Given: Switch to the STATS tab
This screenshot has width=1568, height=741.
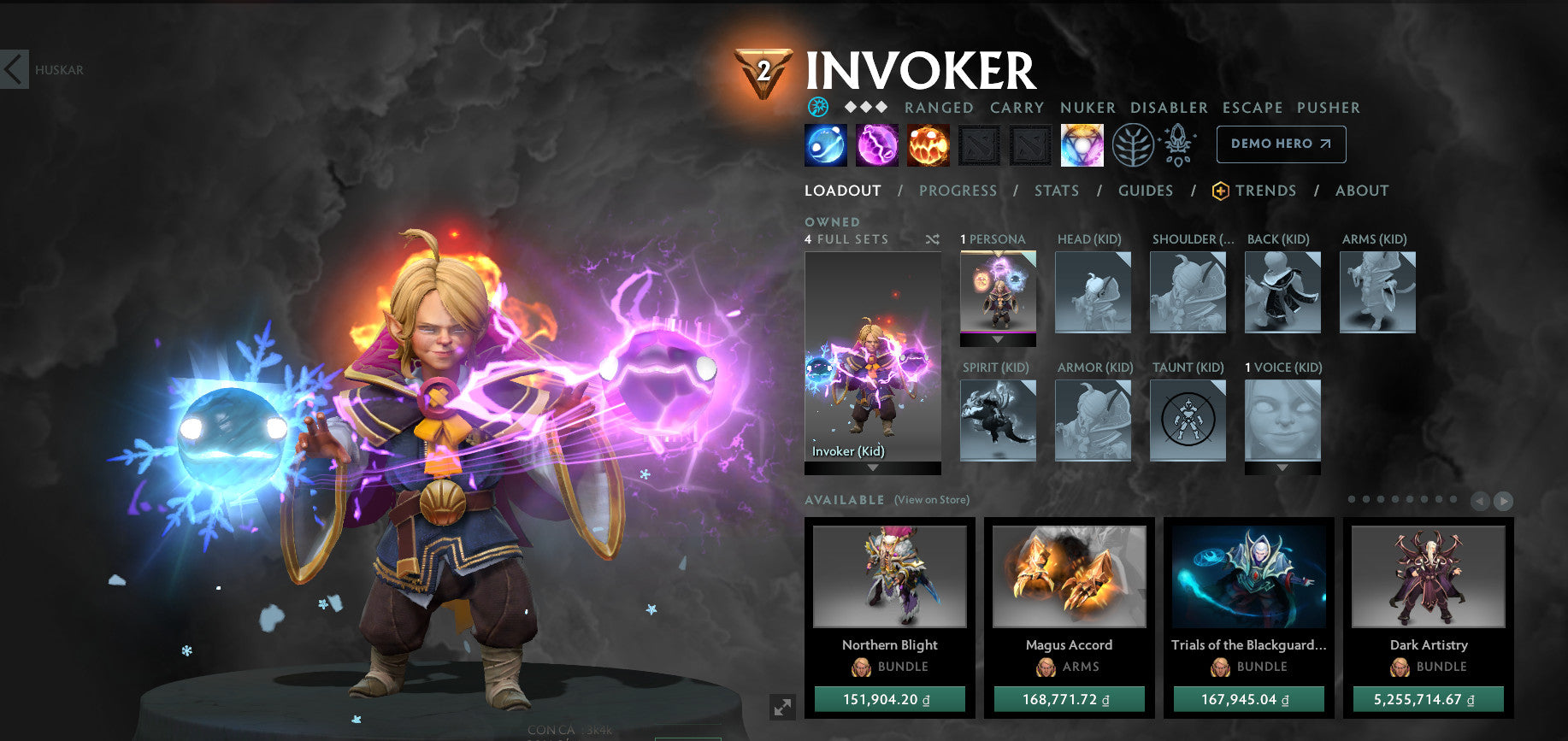Looking at the screenshot, I should coord(1057,191).
